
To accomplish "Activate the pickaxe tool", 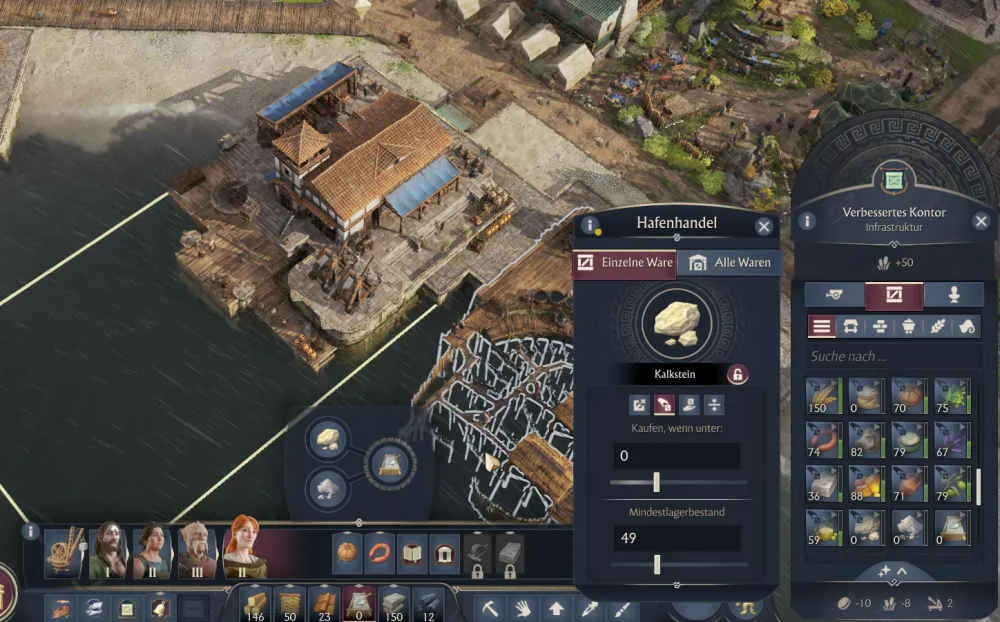I will pyautogui.click(x=490, y=607).
